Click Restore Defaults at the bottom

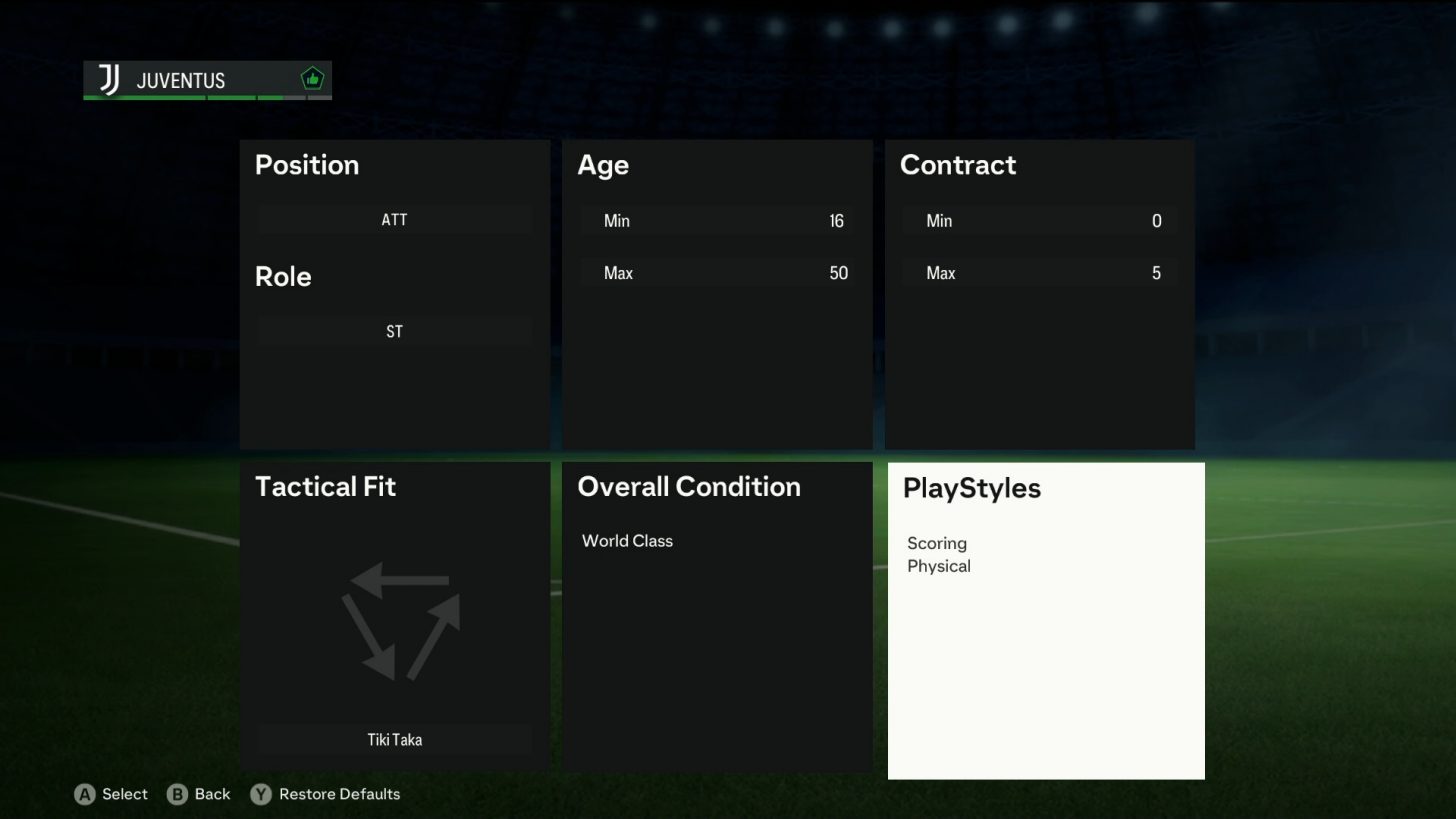(x=340, y=794)
